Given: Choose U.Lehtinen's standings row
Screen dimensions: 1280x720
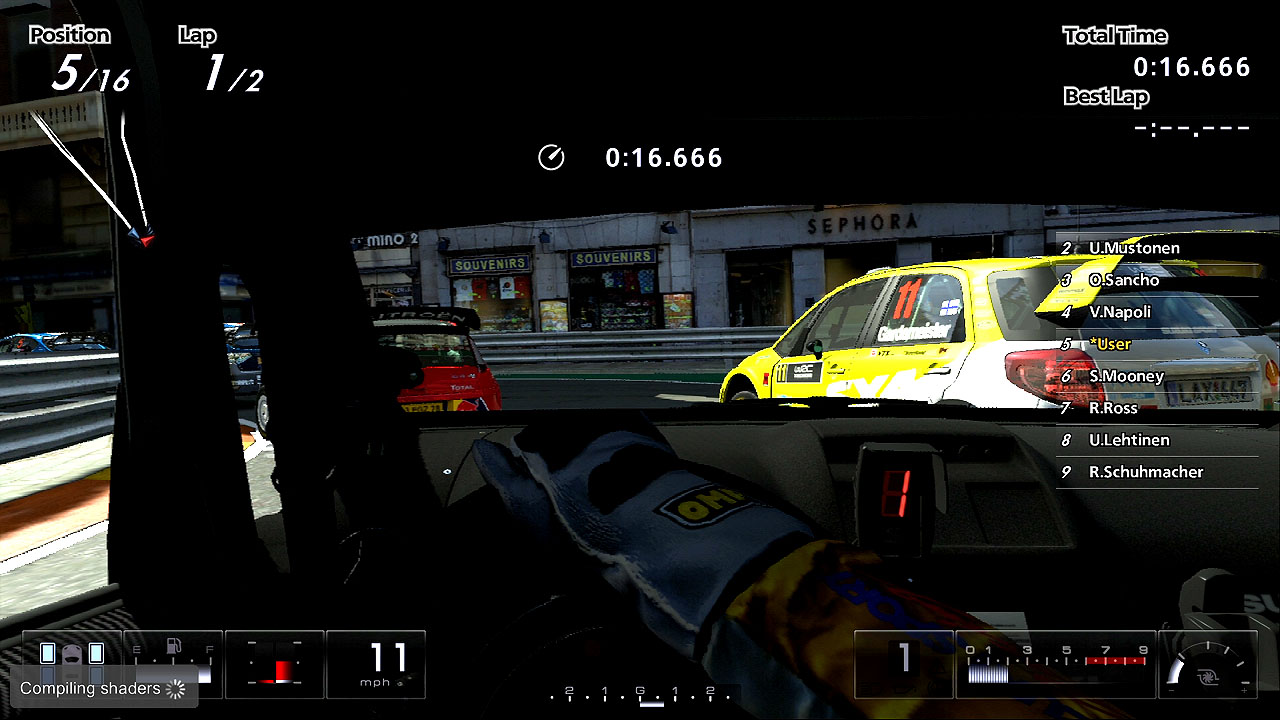Looking at the screenshot, I should (1129, 440).
